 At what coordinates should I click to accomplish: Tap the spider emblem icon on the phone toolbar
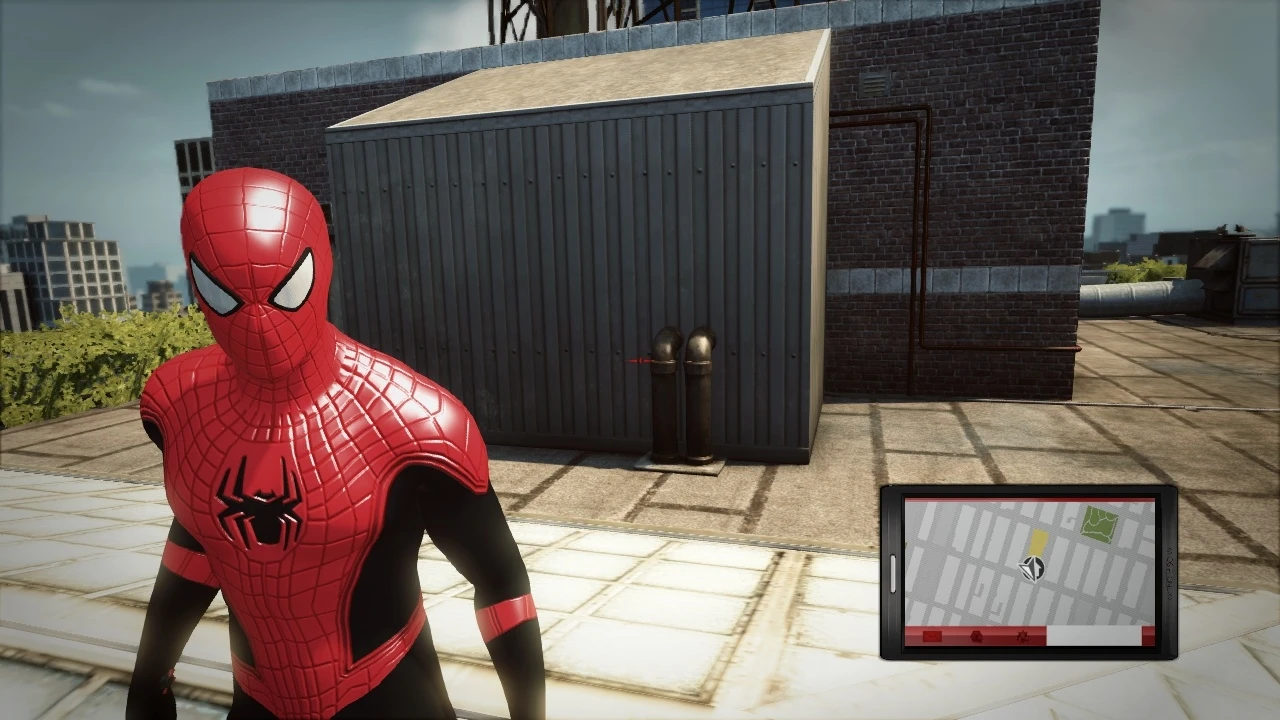pos(1024,637)
